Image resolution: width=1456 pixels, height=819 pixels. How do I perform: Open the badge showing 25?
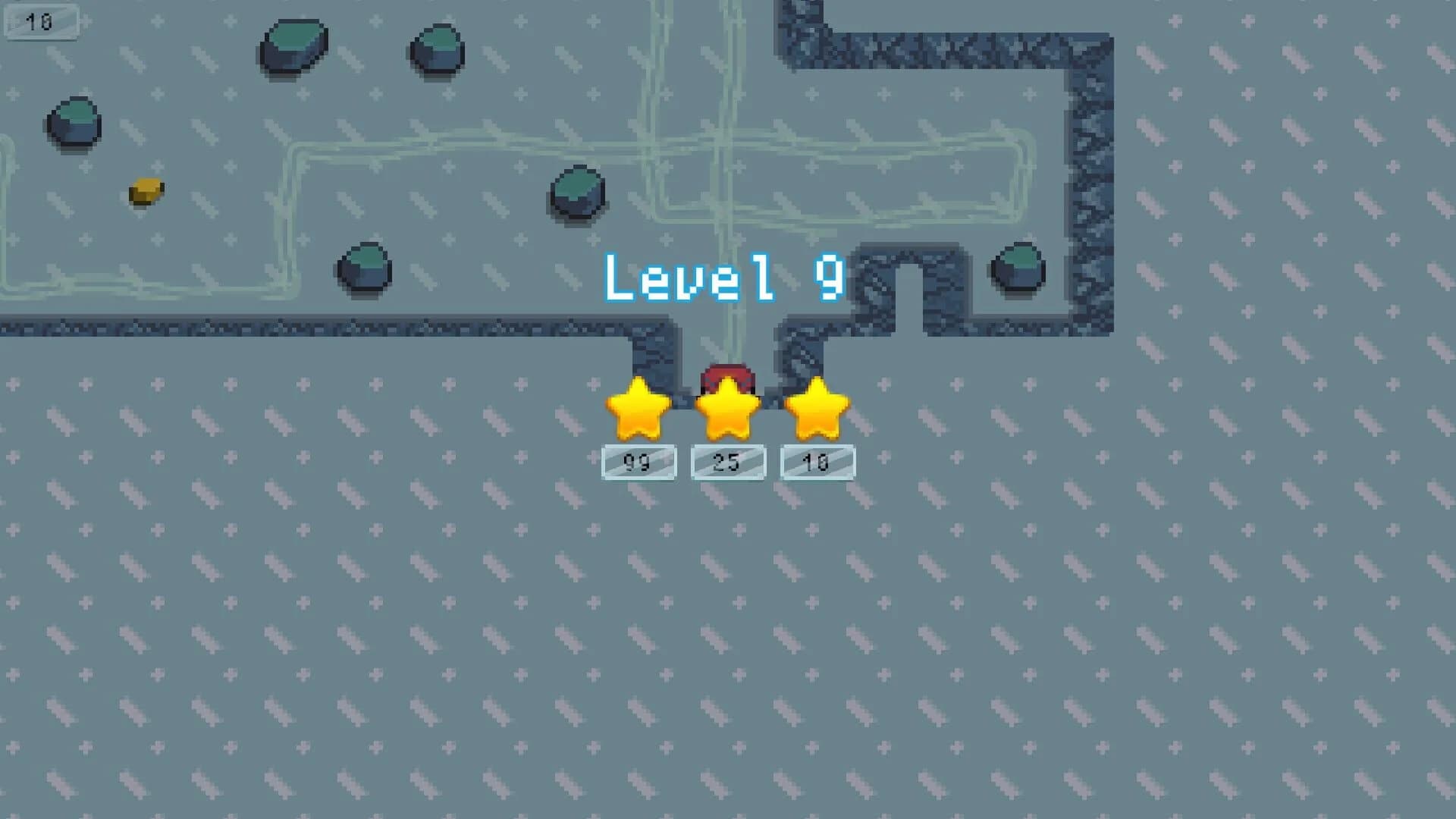[727, 462]
